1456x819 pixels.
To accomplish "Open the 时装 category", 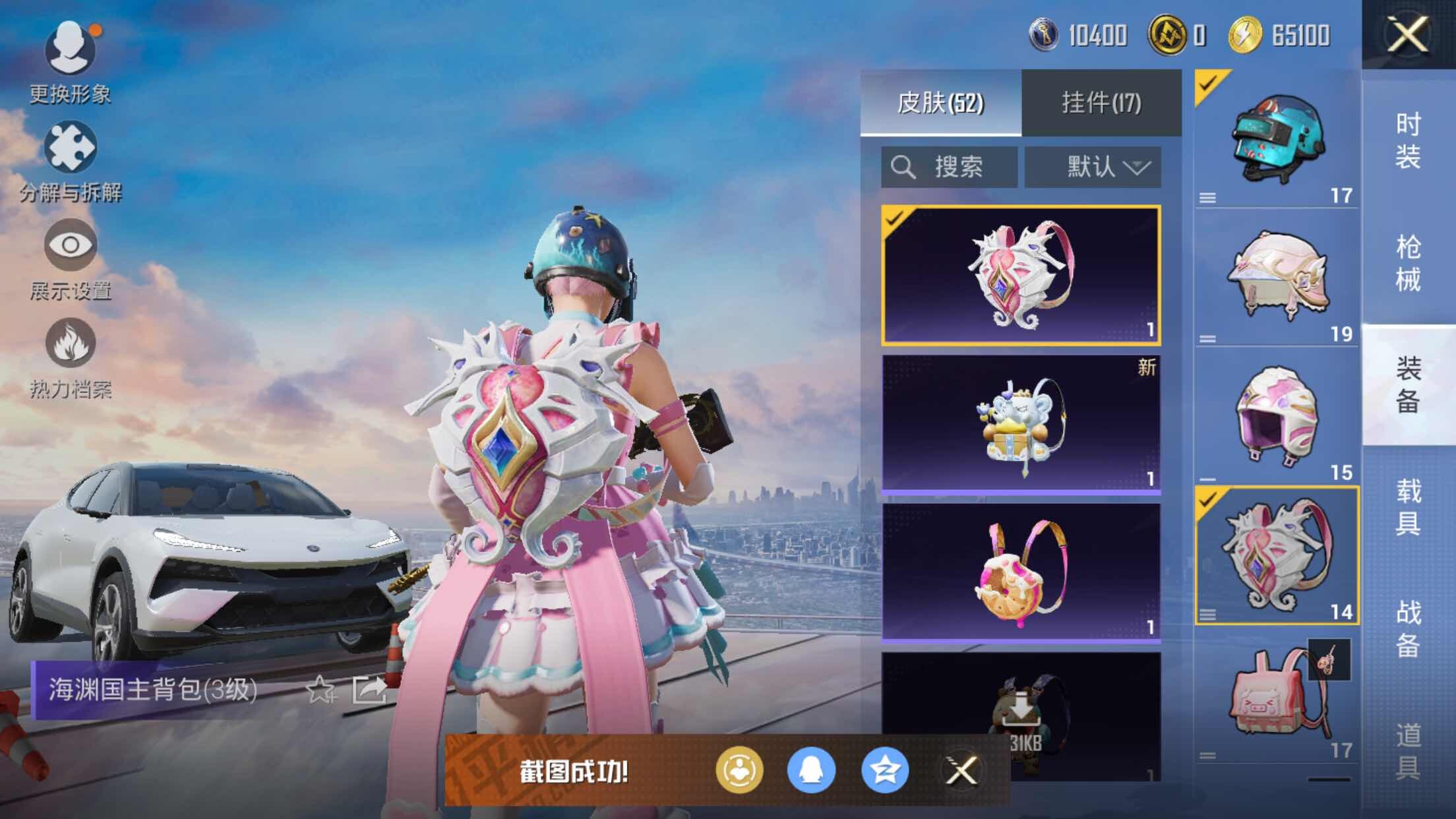I will pyautogui.click(x=1408, y=141).
